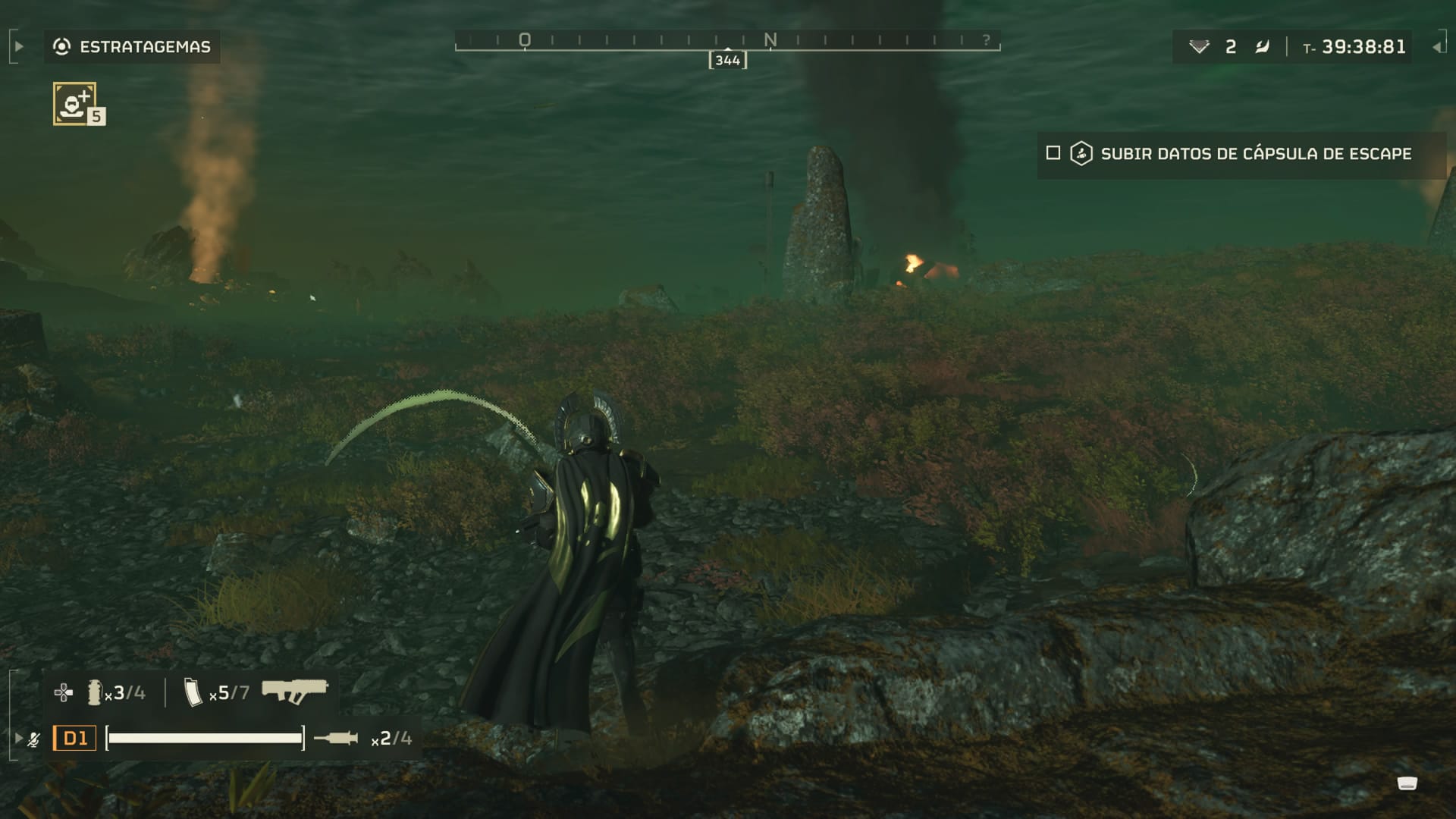Click the D1 player tag
This screenshot has width=1456, height=819.
pos(74,738)
